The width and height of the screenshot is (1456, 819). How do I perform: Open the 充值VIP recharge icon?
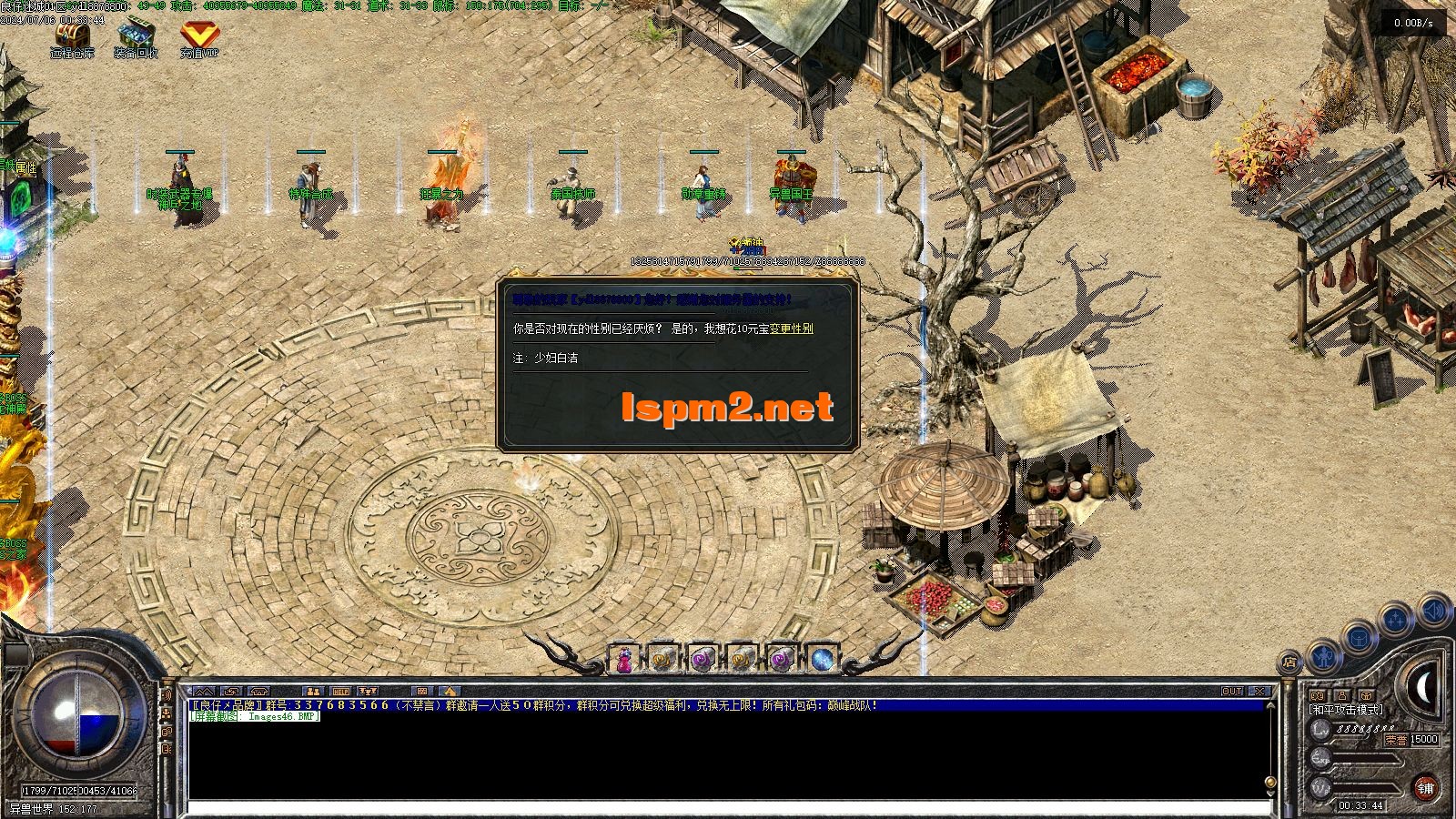[x=198, y=35]
